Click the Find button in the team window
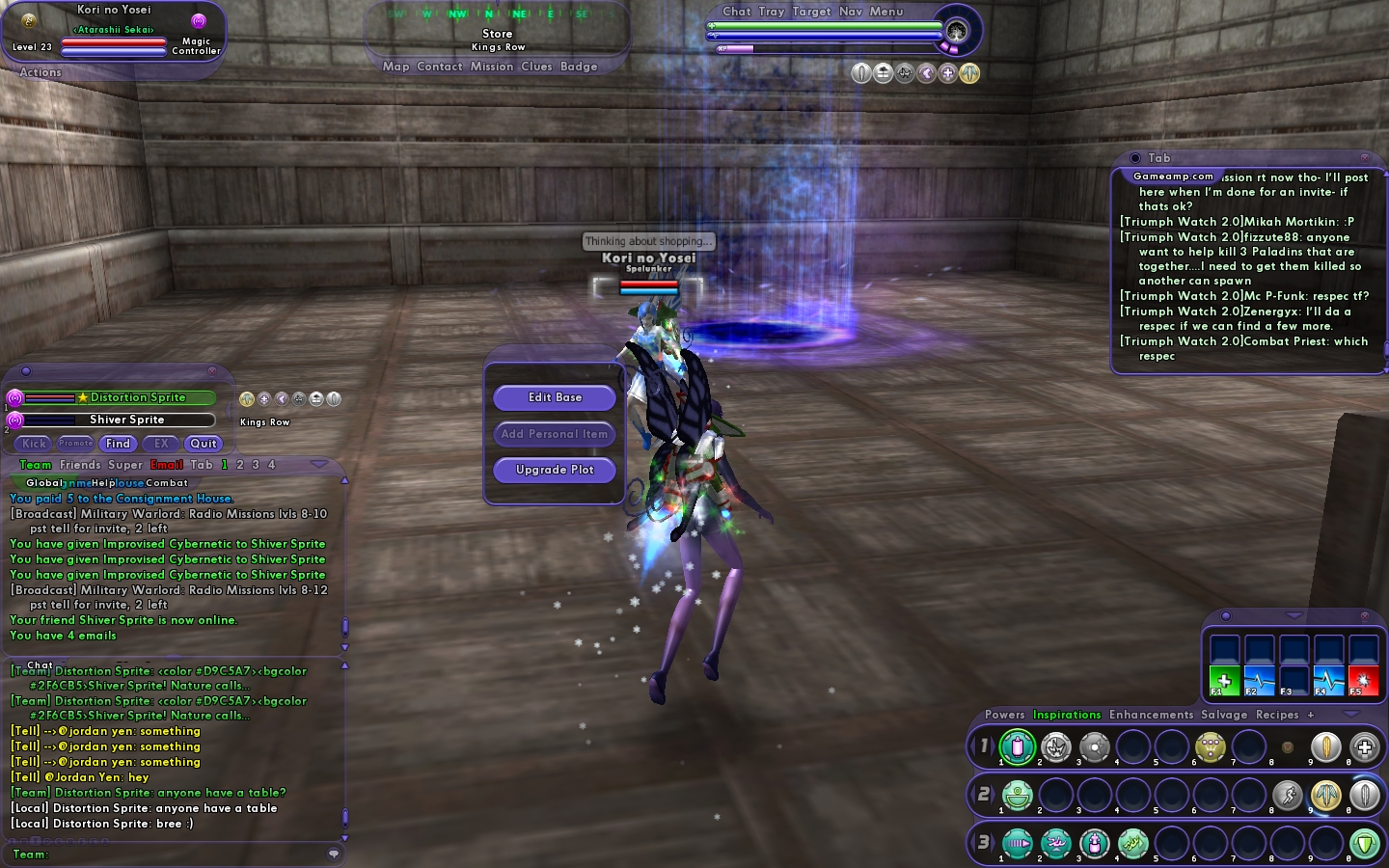1389x868 pixels. click(x=118, y=444)
